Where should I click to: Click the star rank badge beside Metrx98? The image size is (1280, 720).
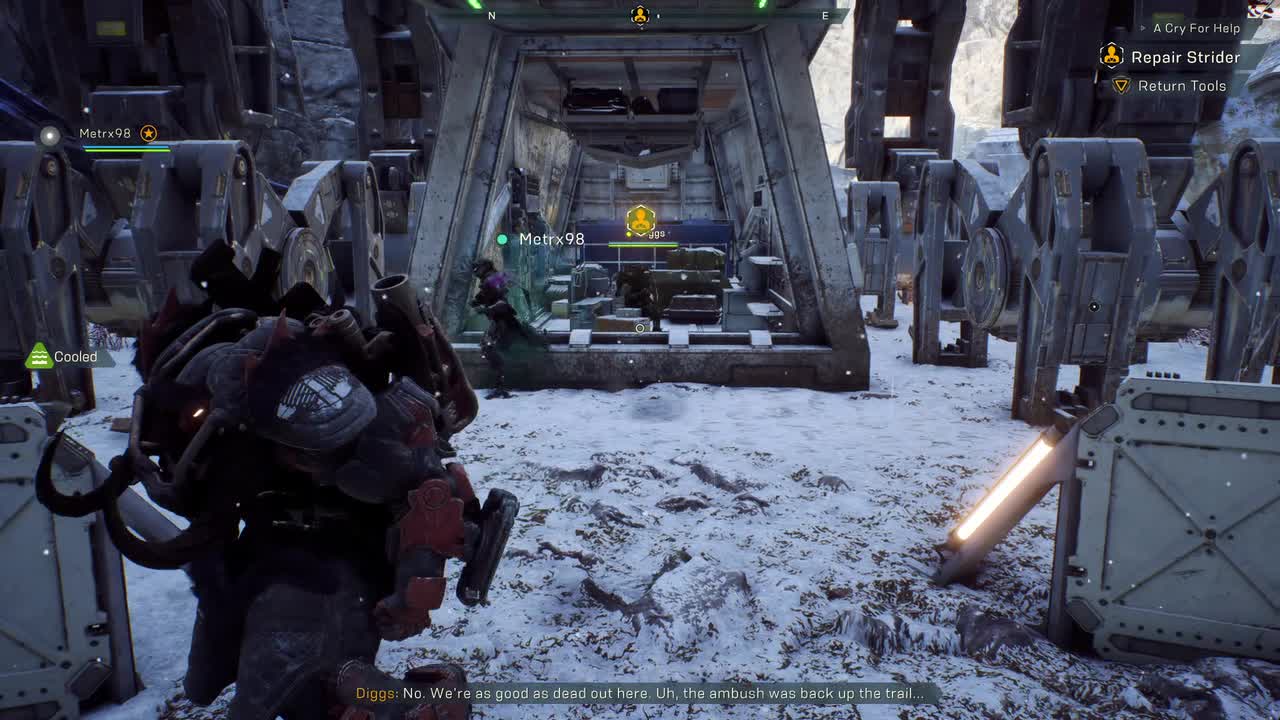click(x=147, y=131)
